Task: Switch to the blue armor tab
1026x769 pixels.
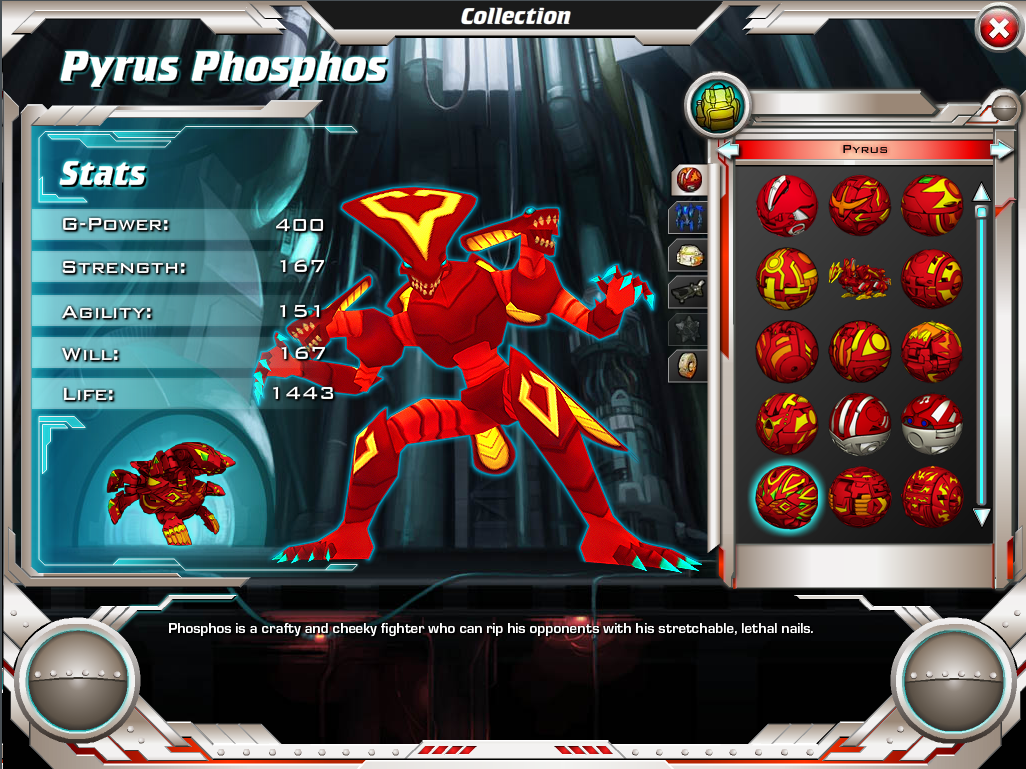Action: click(689, 217)
